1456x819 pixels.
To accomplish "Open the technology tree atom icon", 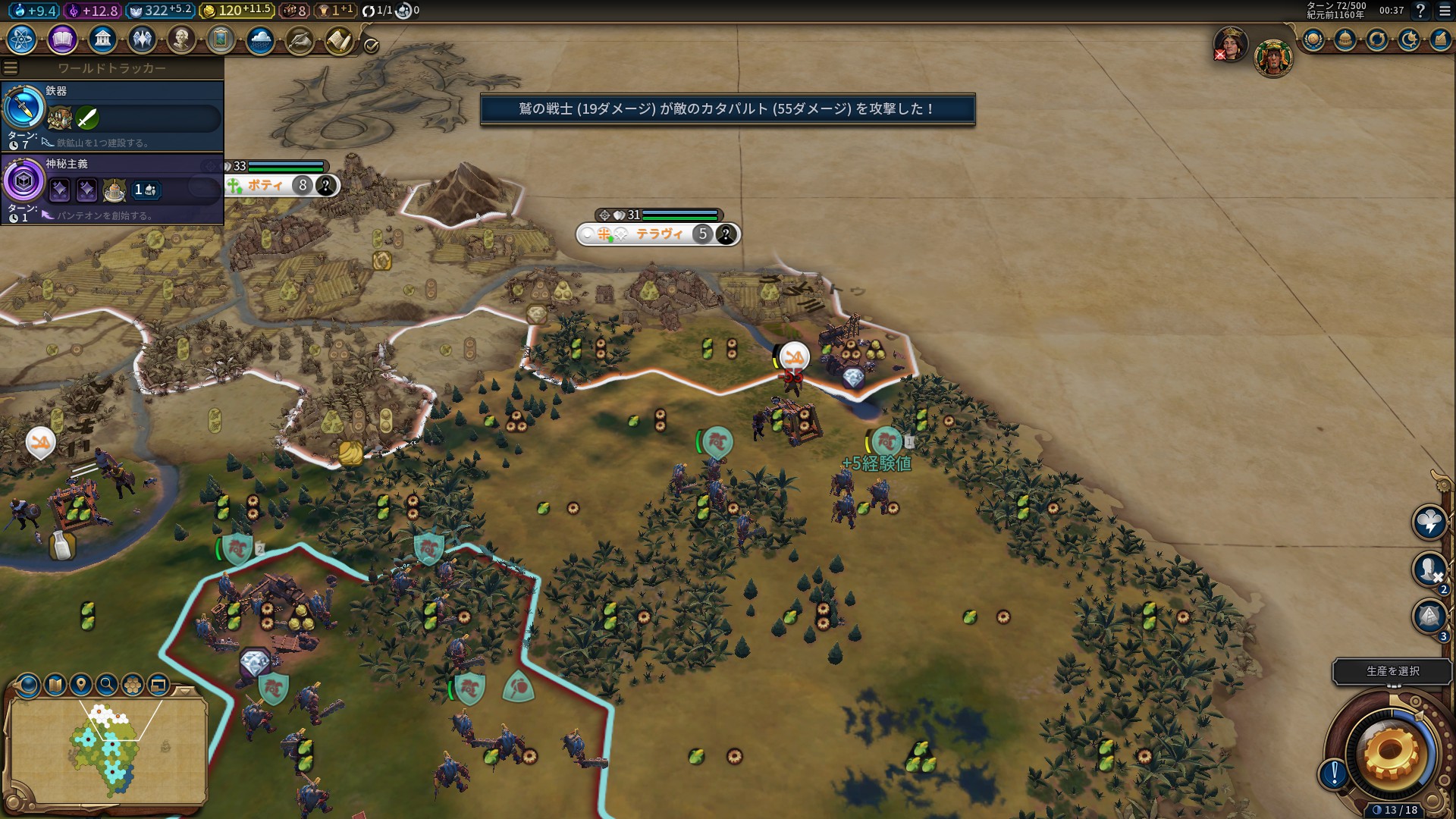I will coord(22,39).
